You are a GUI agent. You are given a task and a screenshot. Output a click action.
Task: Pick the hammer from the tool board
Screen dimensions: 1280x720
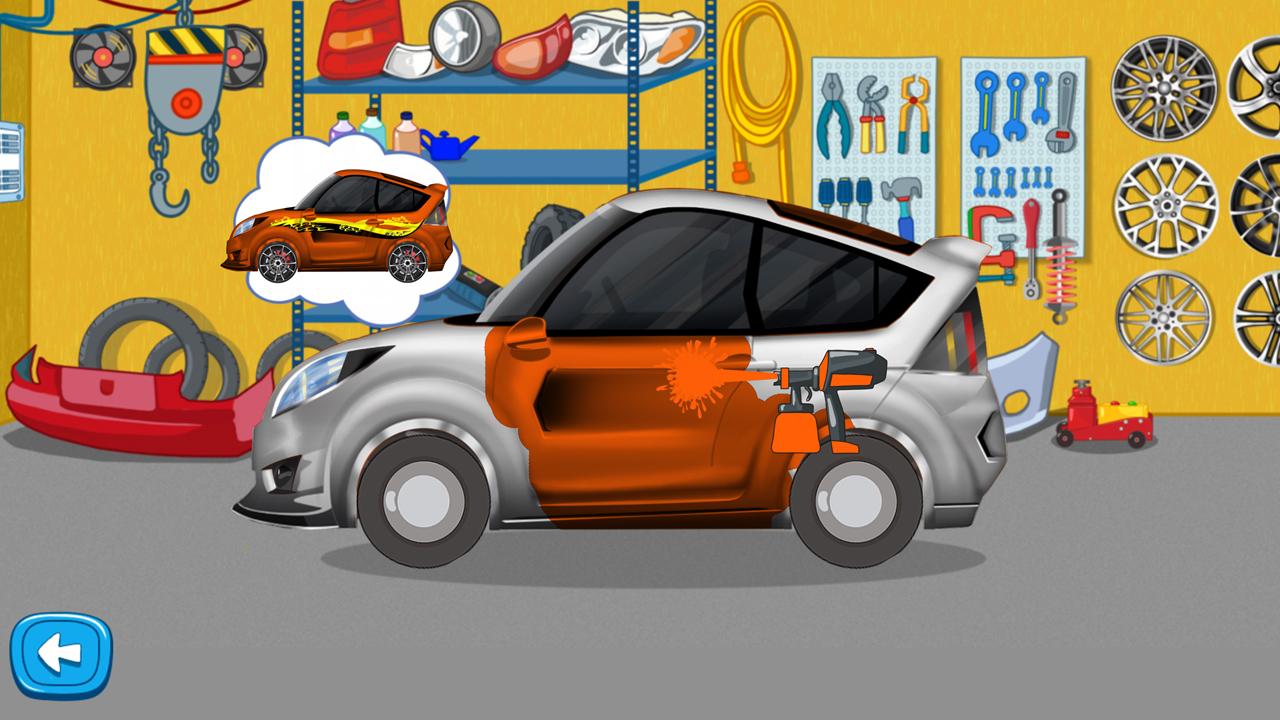pos(903,200)
